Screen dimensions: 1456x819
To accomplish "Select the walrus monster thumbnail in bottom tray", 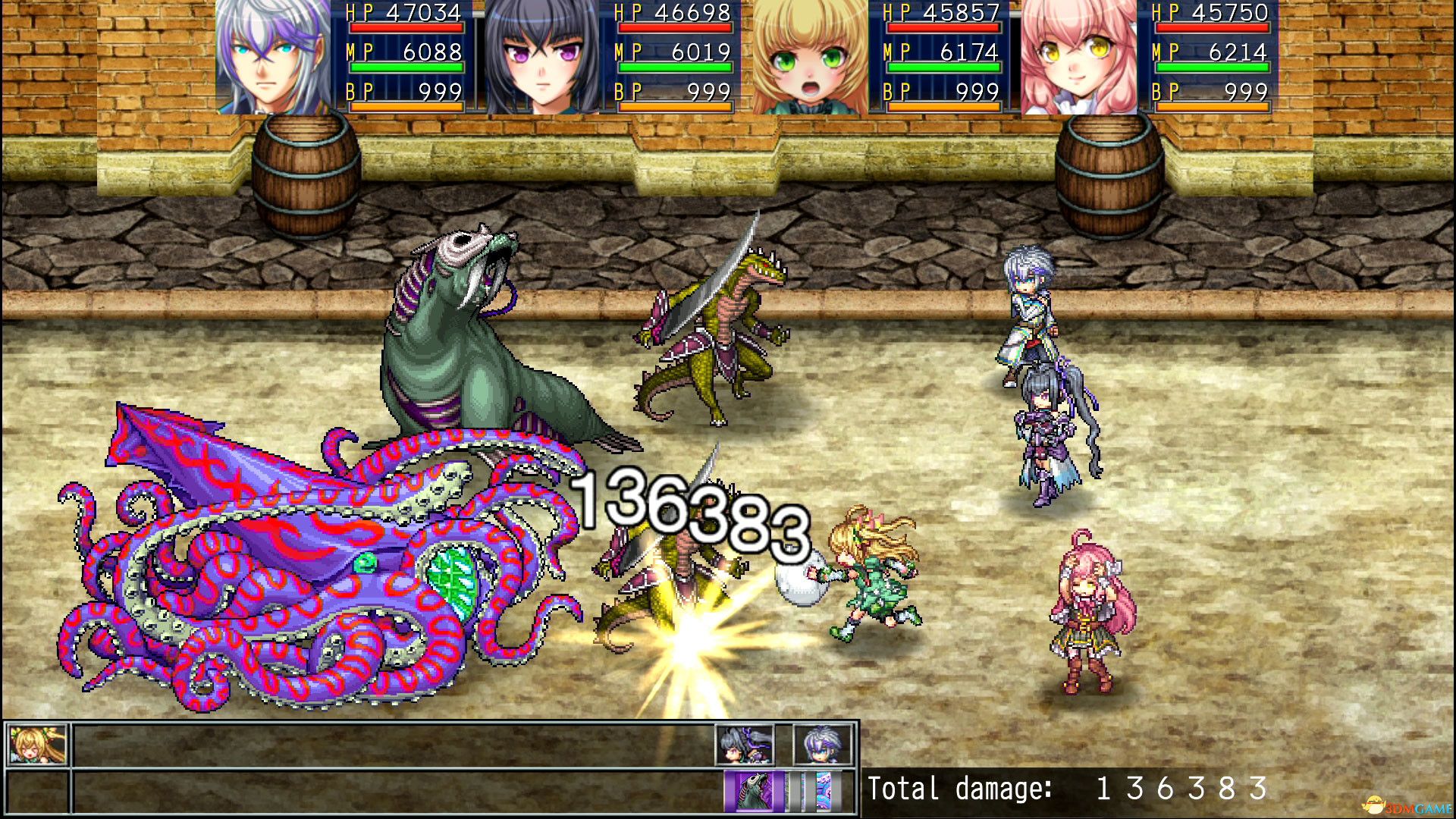I will pyautogui.click(x=755, y=791).
